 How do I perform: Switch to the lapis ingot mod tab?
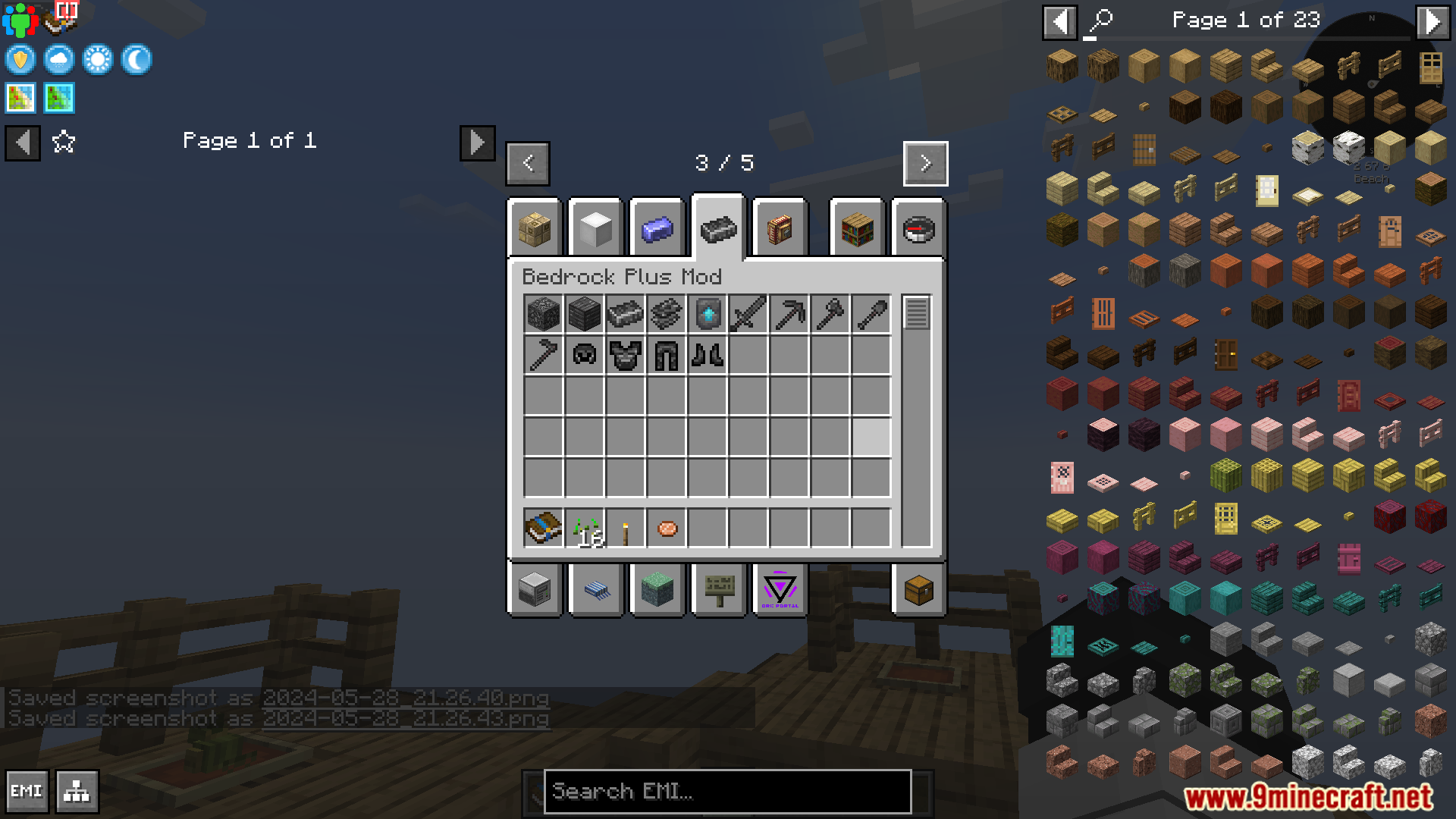tap(655, 227)
